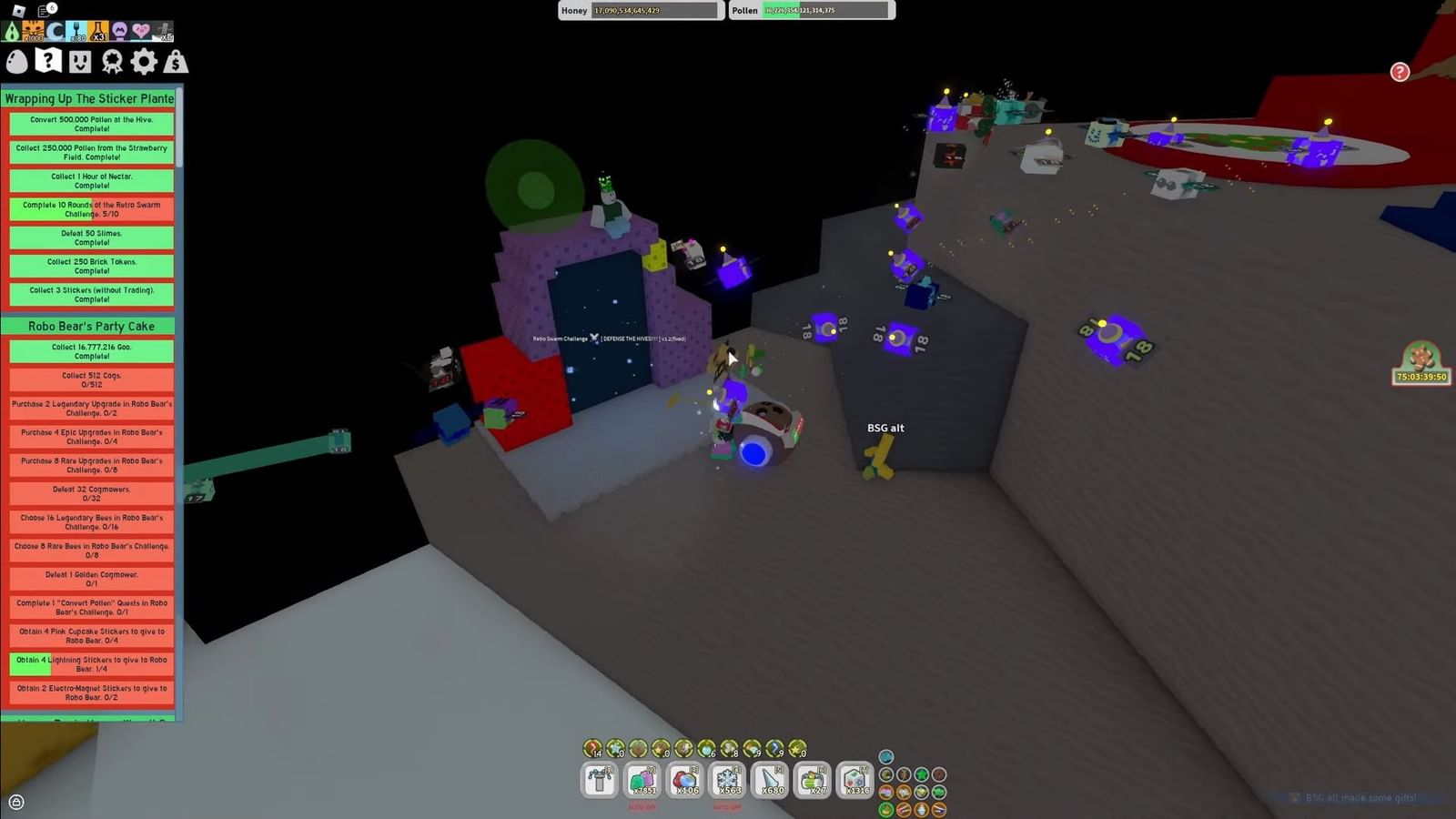Open the Roblox menu icon

18,10
